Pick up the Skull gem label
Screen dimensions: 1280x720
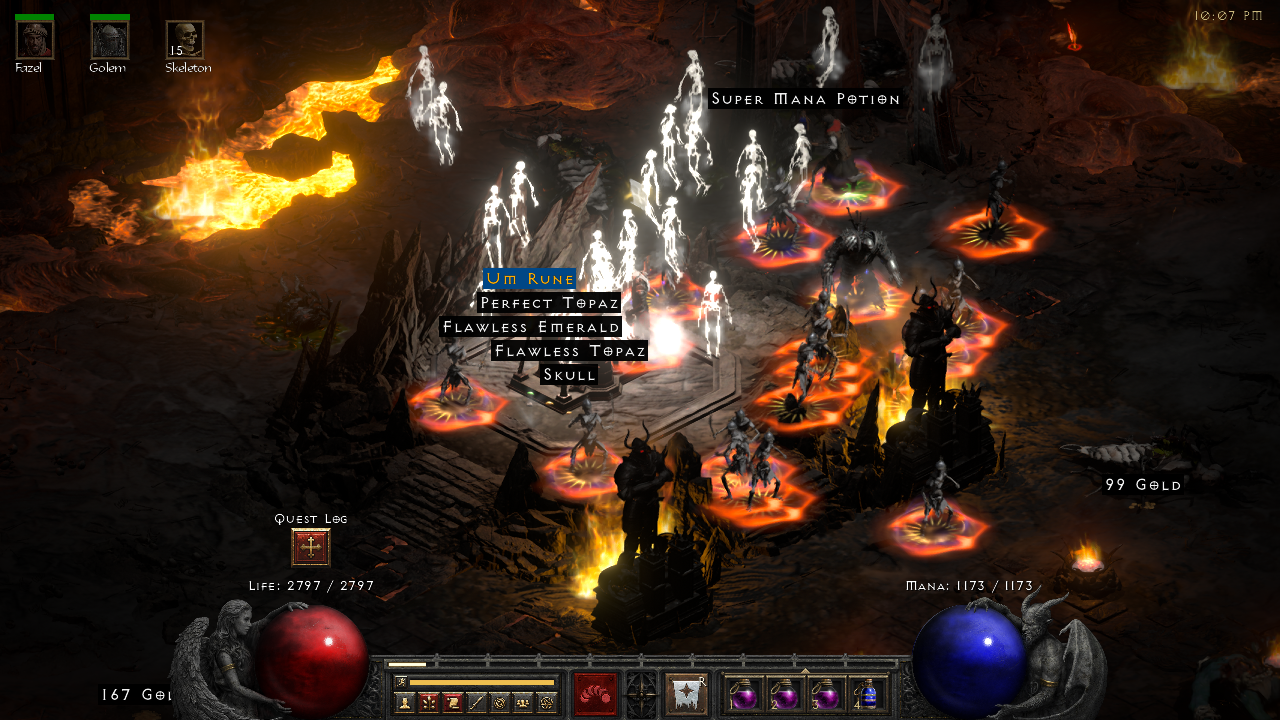(x=569, y=375)
